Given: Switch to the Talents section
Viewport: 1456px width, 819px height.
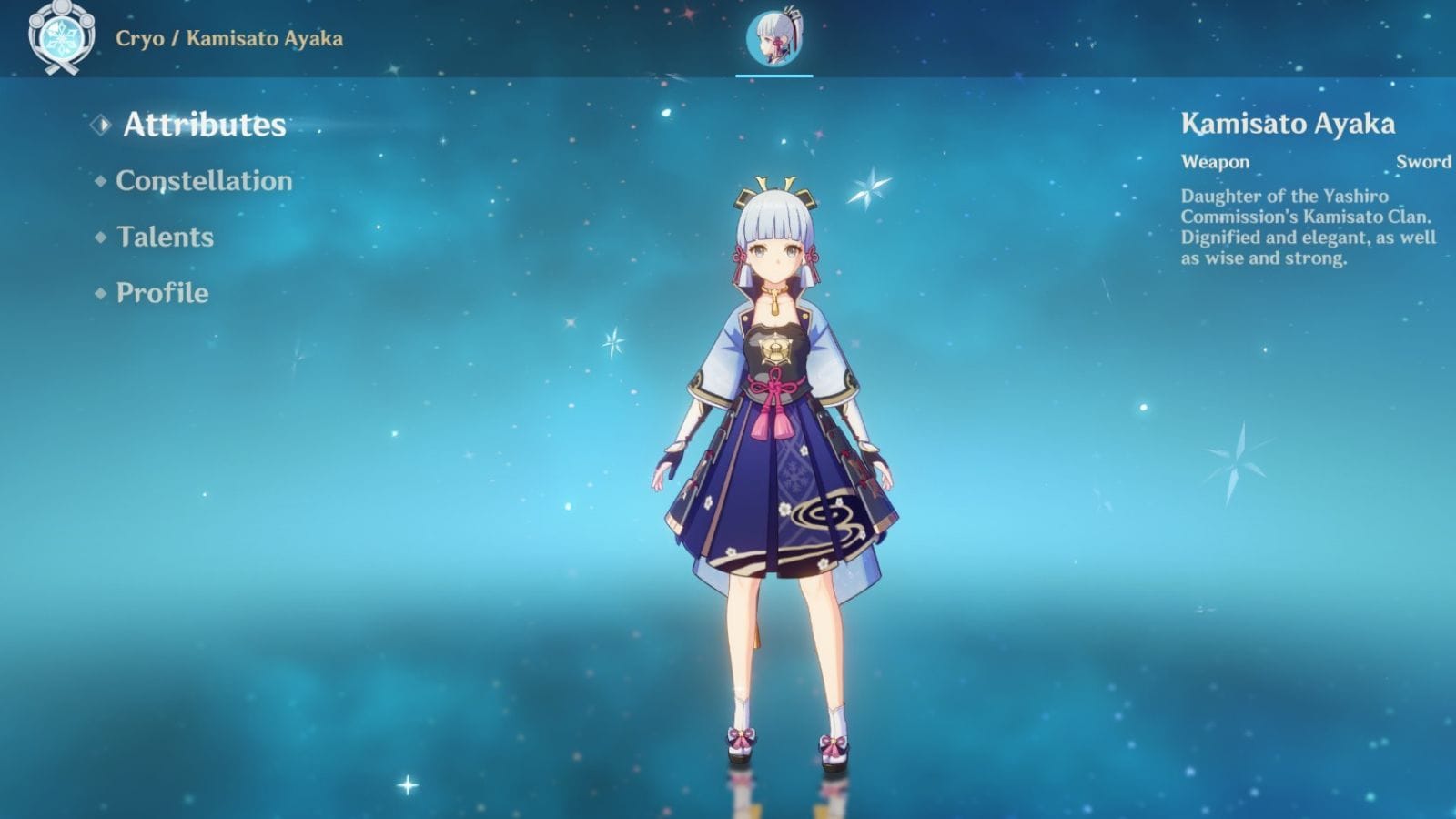Looking at the screenshot, I should click(165, 238).
